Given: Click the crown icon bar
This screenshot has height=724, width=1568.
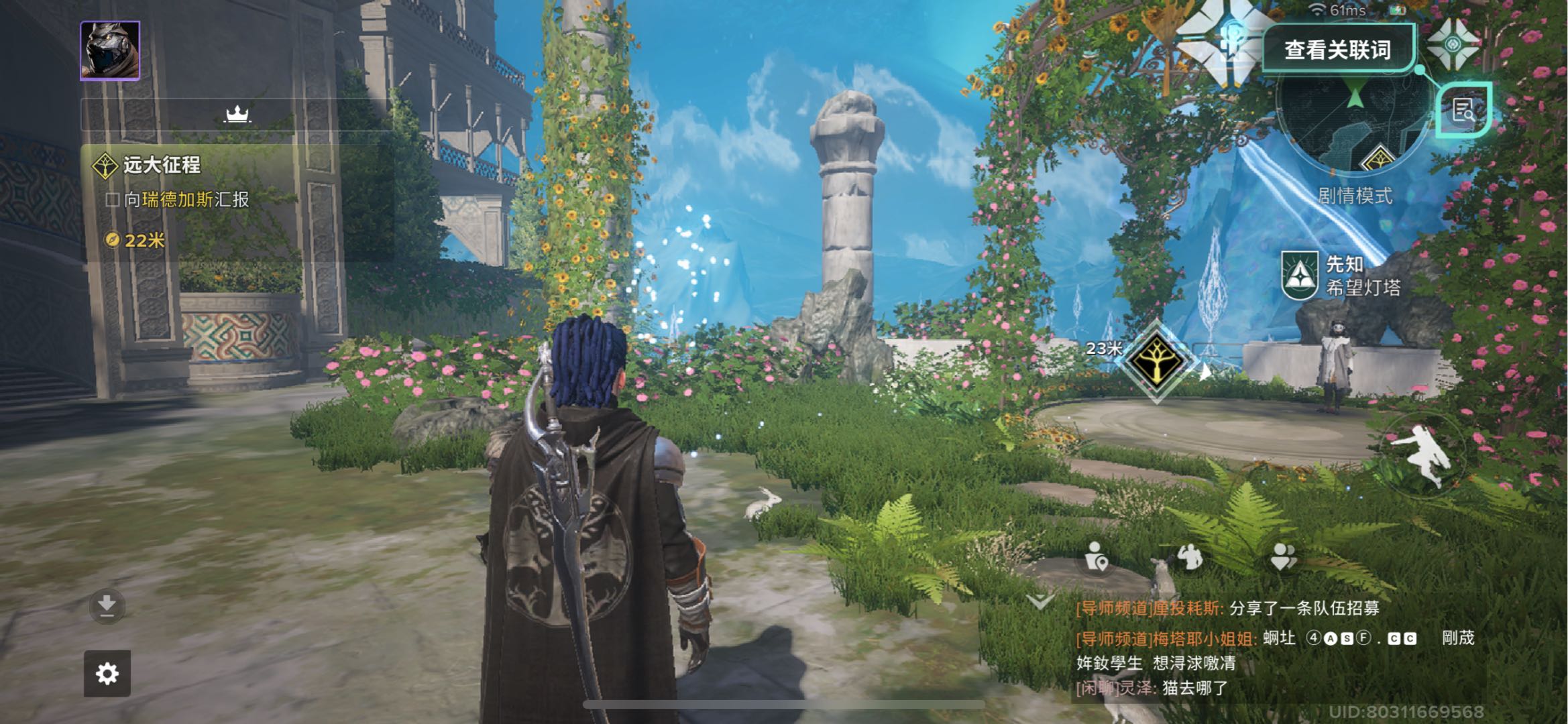Looking at the screenshot, I should 237,115.
